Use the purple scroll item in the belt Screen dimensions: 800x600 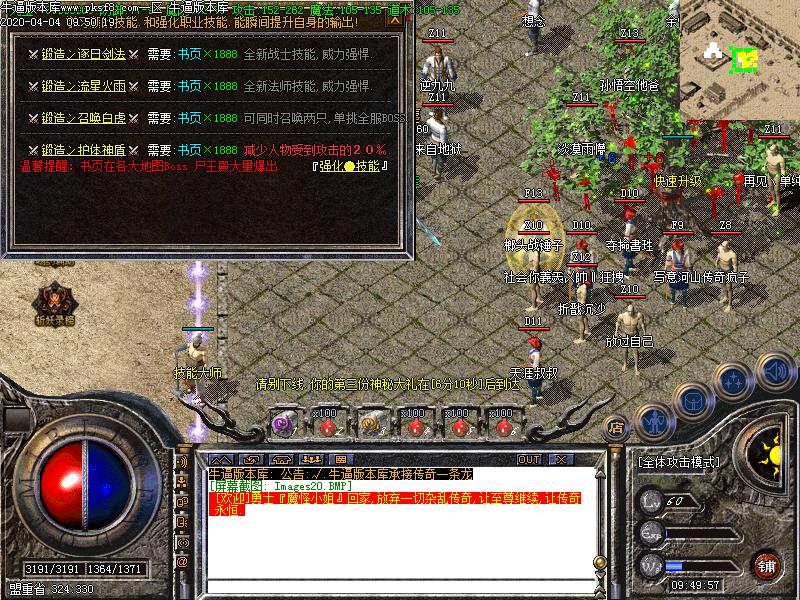coord(284,424)
